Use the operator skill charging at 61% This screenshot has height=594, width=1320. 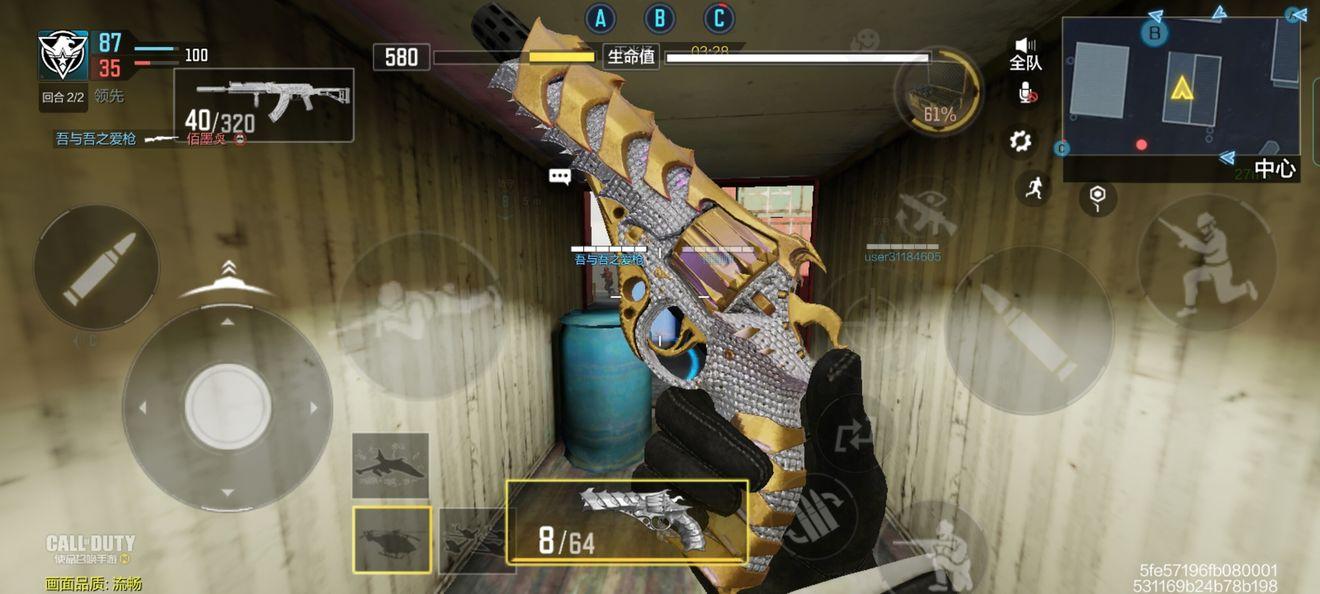pos(938,93)
